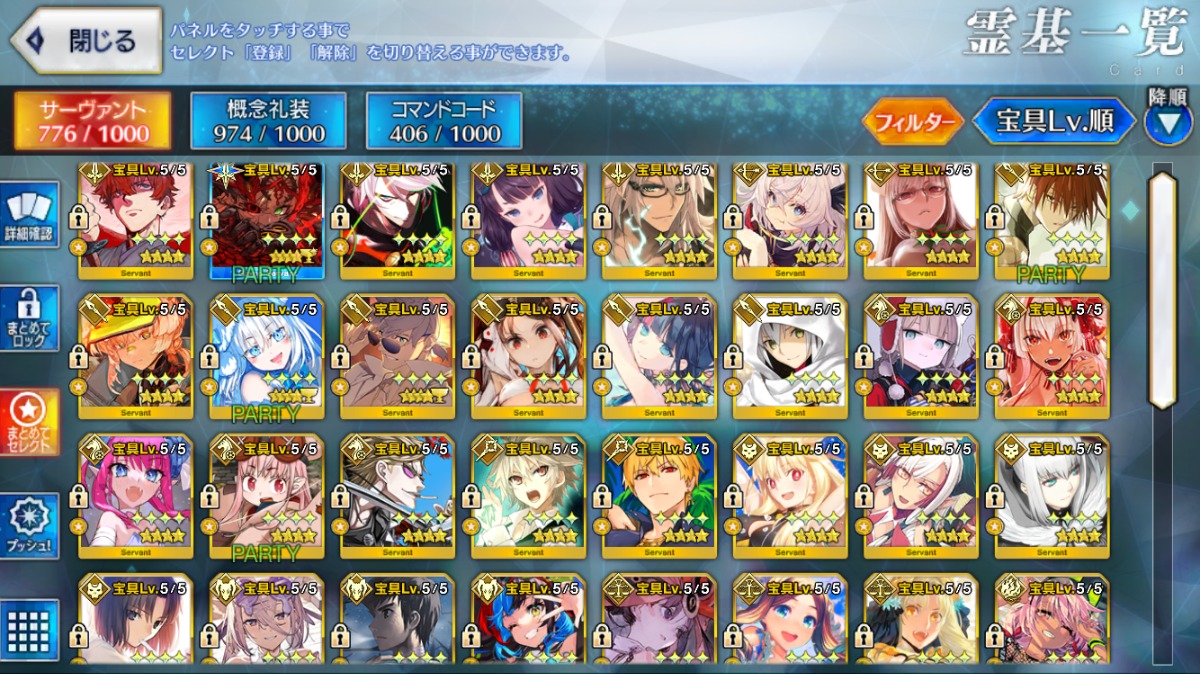
Task: Change sort order via 宝具Lv.順 button
Action: click(x=1054, y=122)
